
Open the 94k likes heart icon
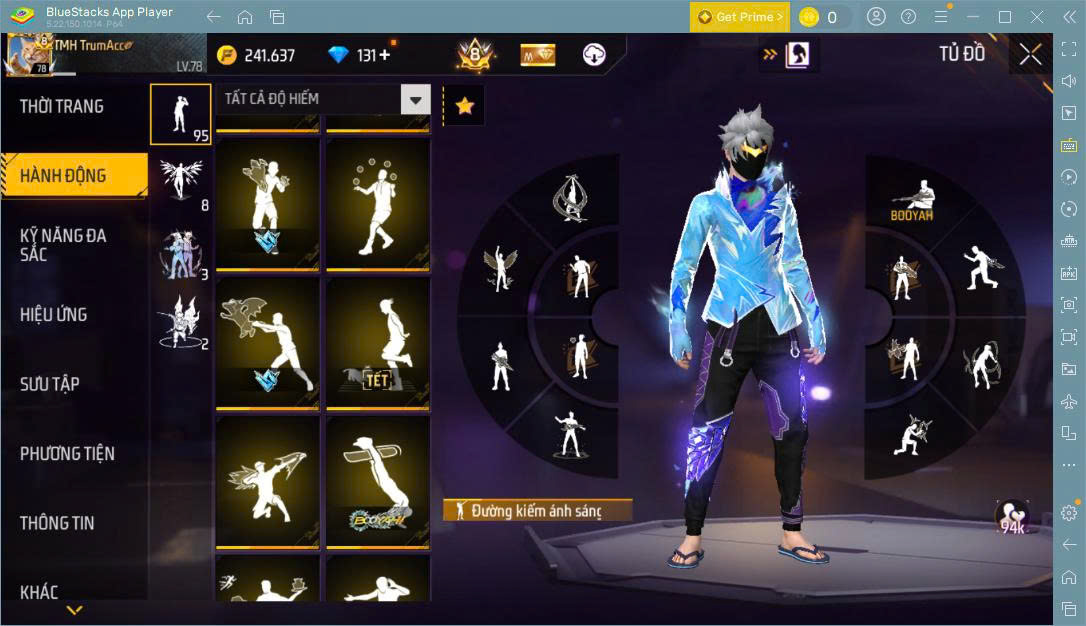1012,517
